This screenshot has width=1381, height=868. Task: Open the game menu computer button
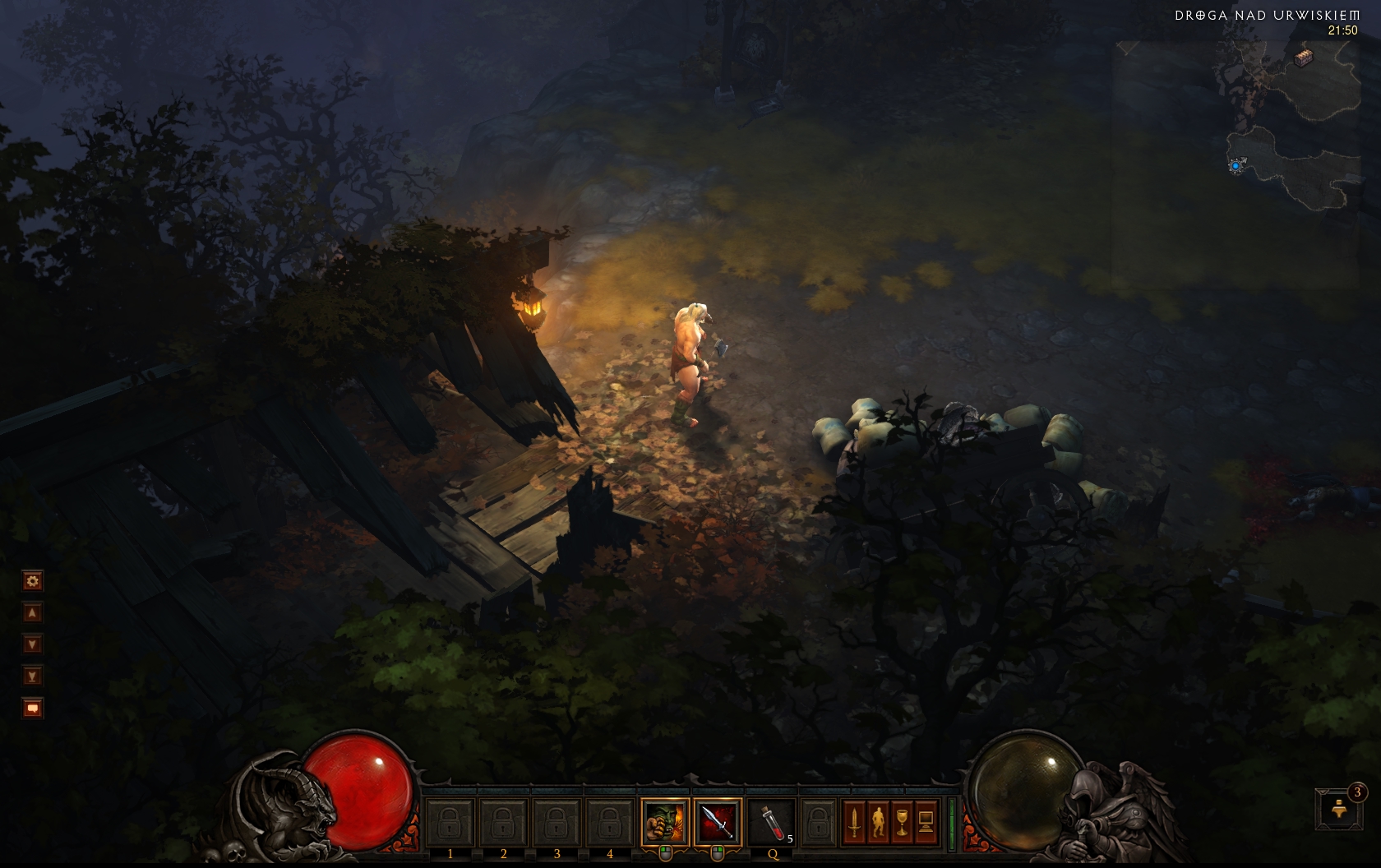pos(926,821)
